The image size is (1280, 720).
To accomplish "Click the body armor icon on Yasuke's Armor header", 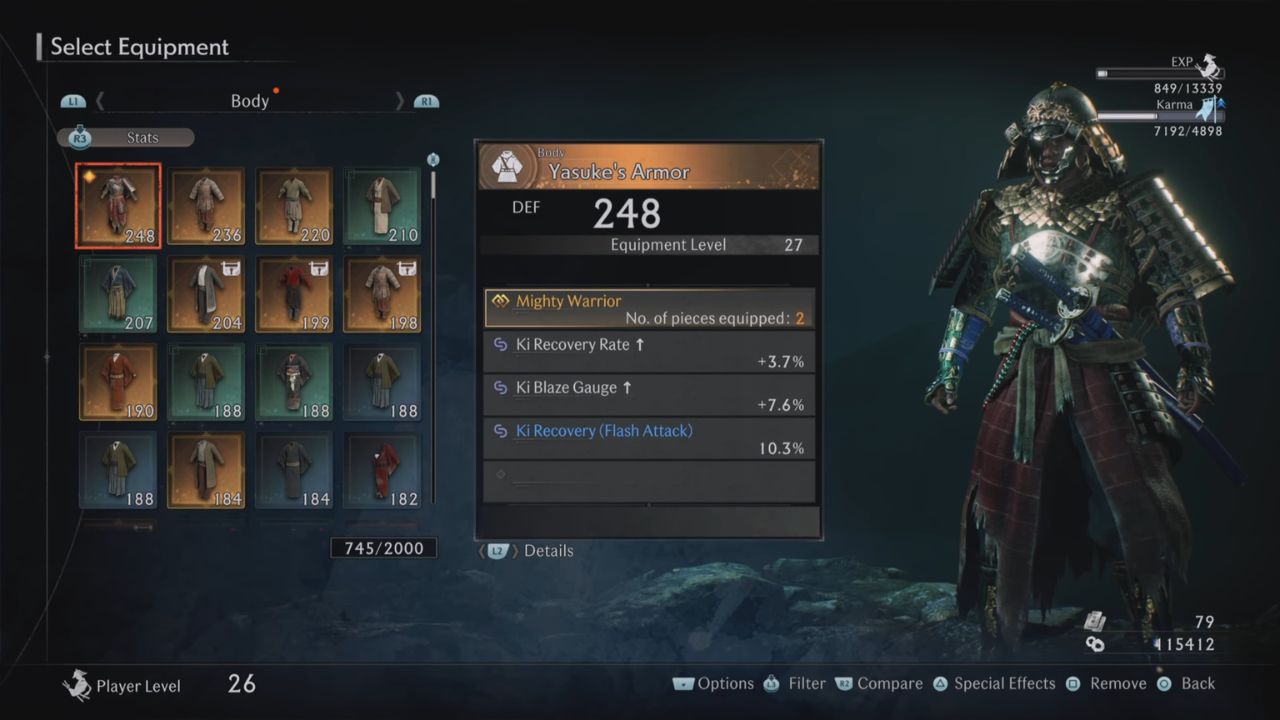I will (509, 164).
